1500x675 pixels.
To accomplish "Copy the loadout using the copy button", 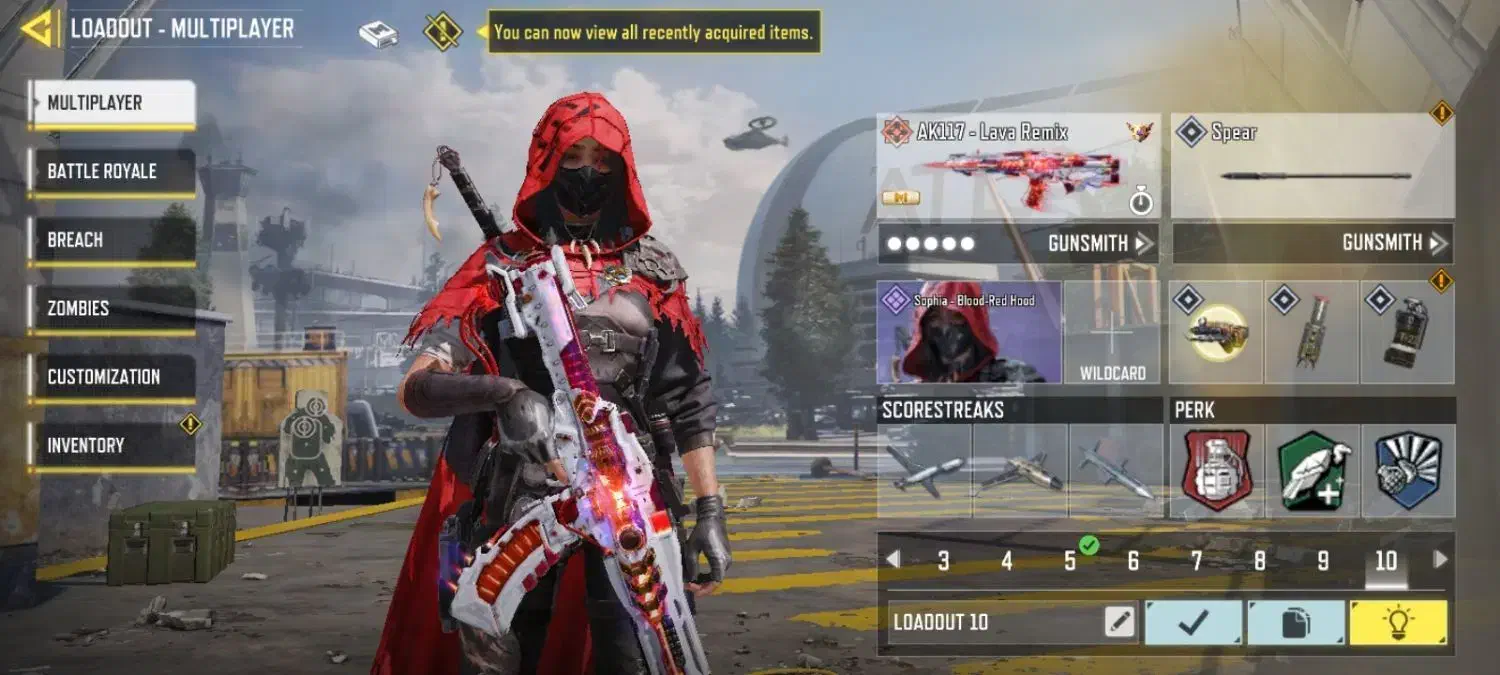I will pyautogui.click(x=1295, y=623).
